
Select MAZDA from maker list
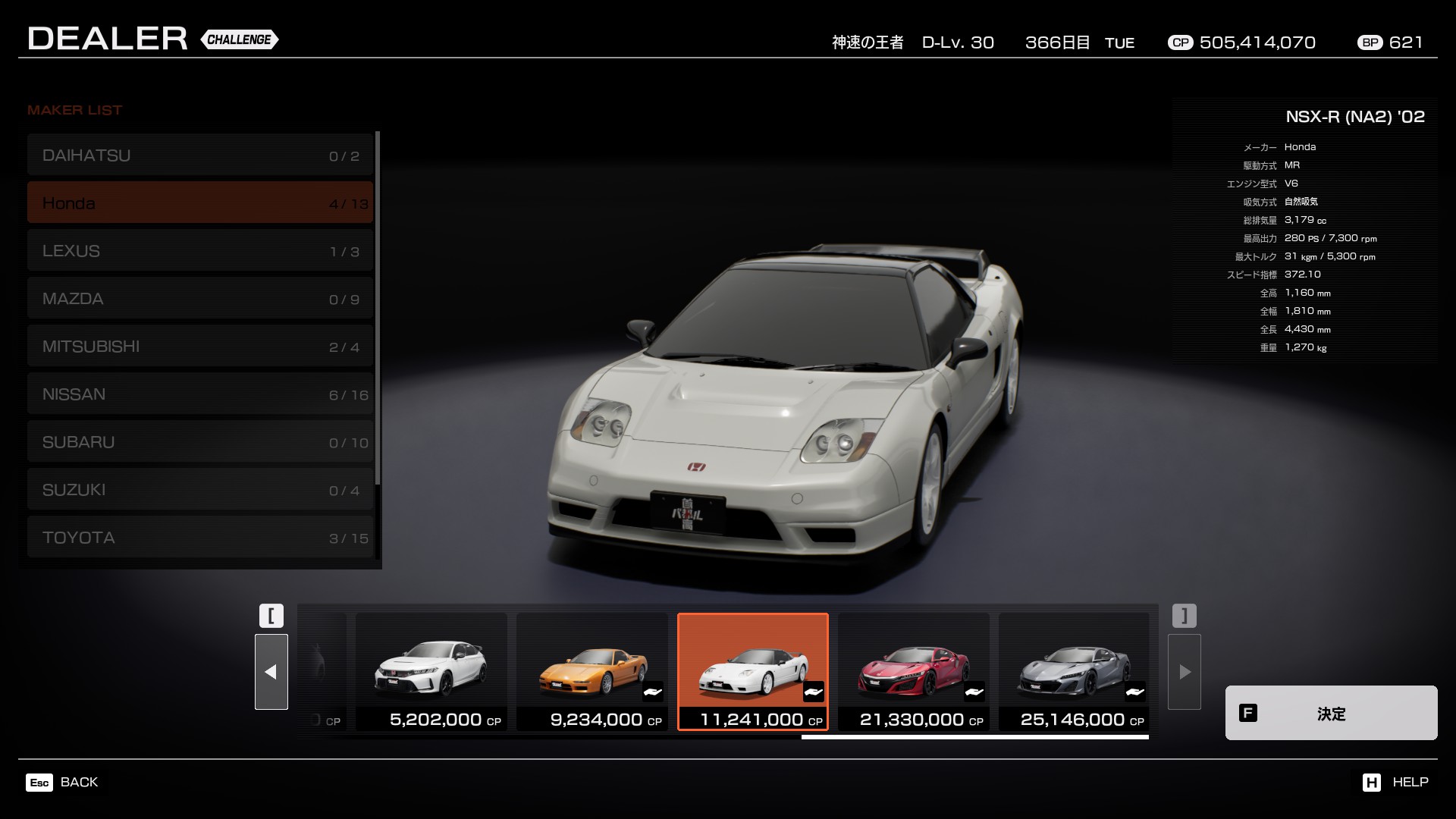click(200, 299)
